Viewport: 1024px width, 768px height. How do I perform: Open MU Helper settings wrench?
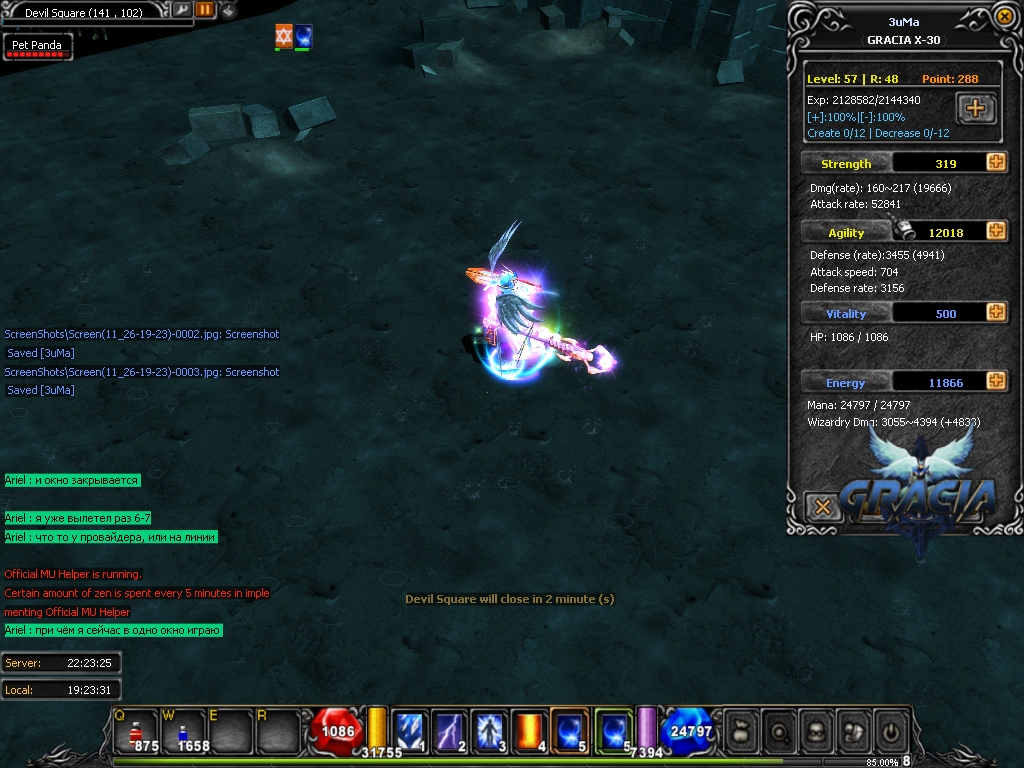[182, 10]
